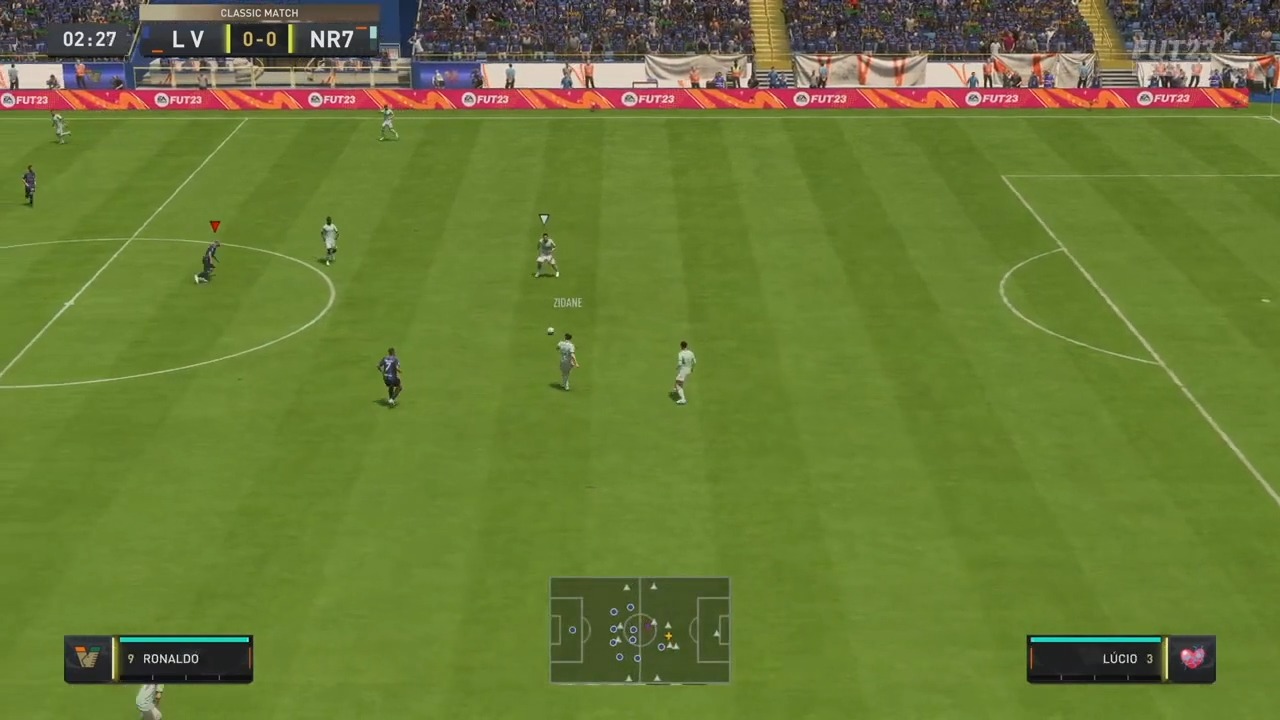Screen dimensions: 1280x720
Task: Click the 0-0 score in the scoreboard
Action: [259, 39]
